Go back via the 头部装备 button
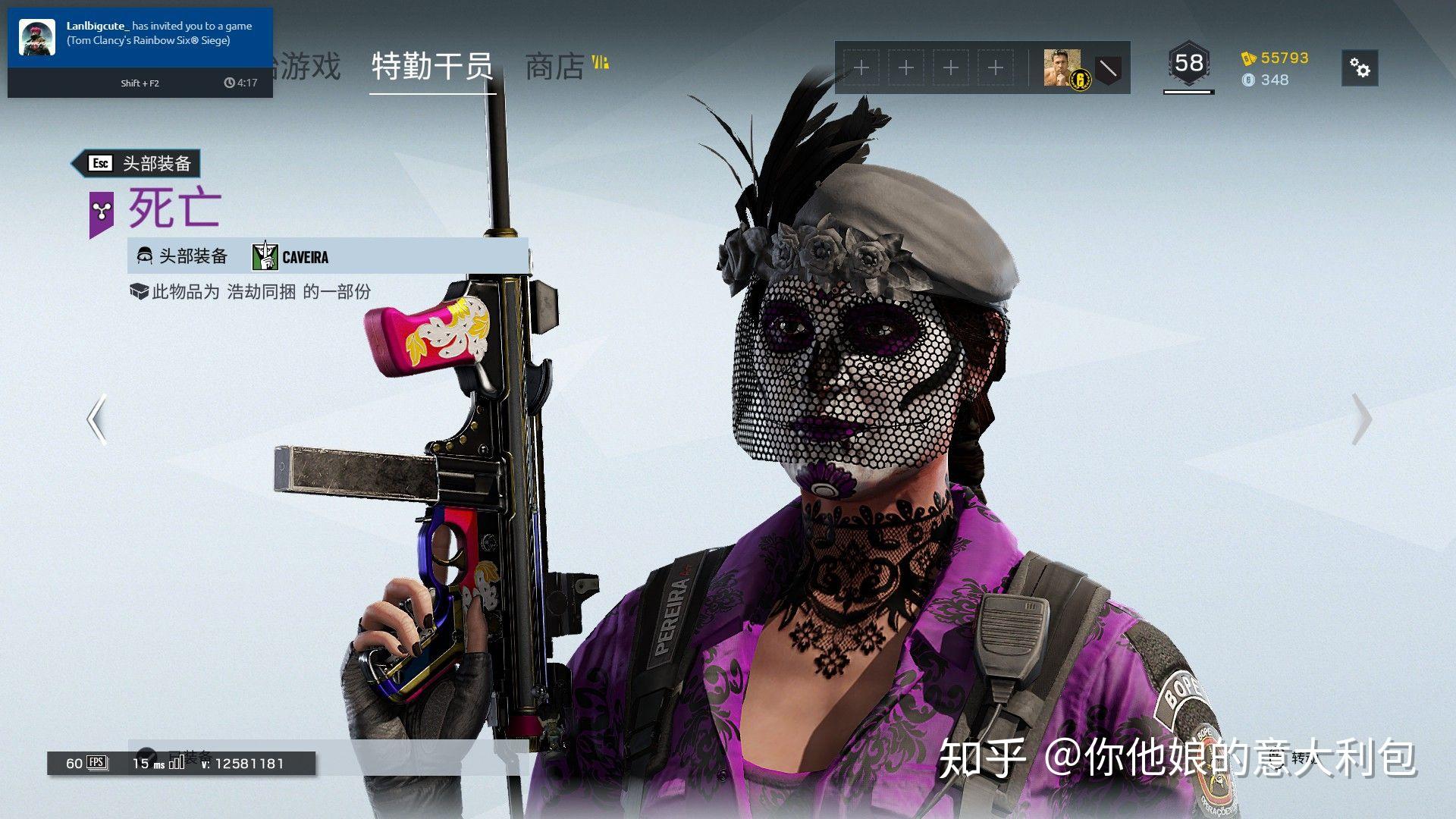 point(136,163)
